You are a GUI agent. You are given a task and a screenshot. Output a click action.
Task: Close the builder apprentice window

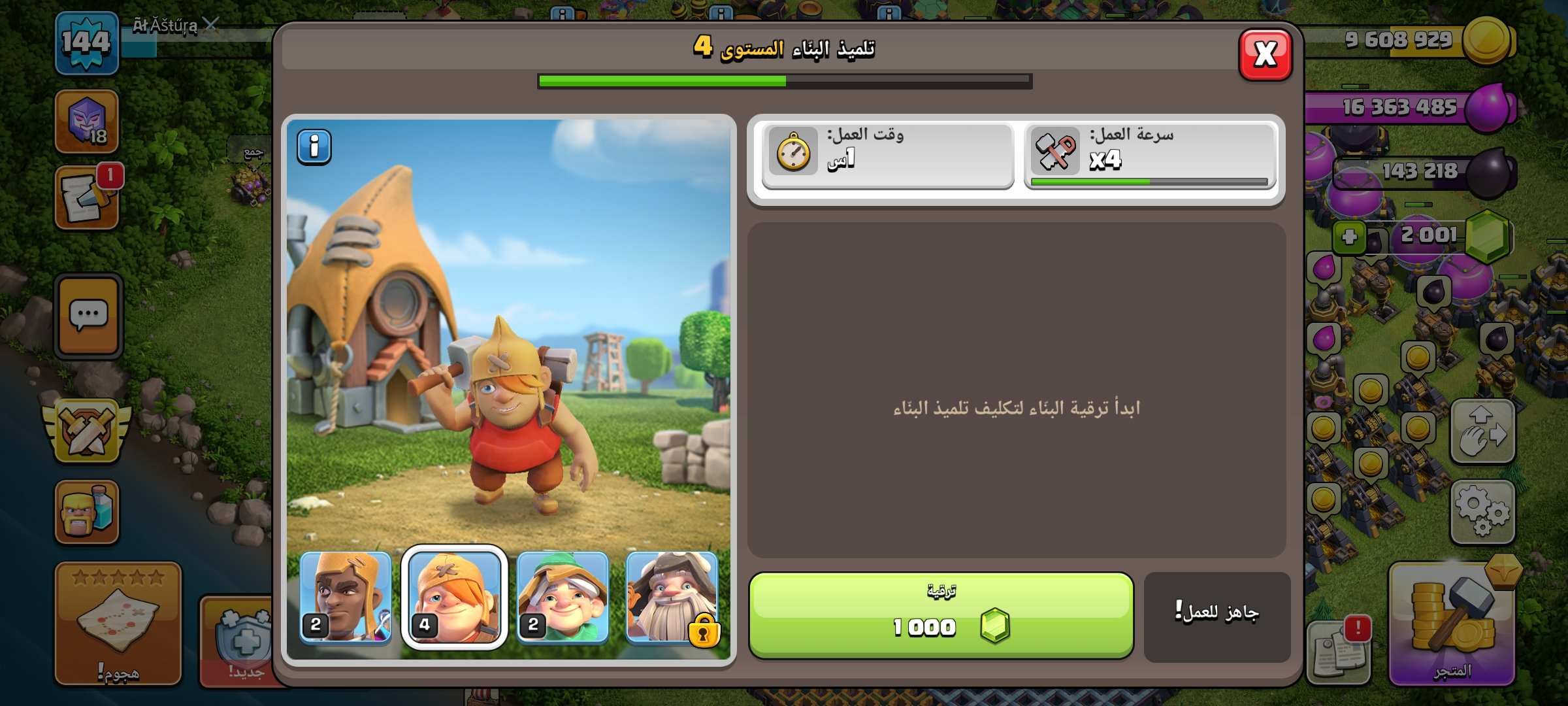click(1265, 54)
